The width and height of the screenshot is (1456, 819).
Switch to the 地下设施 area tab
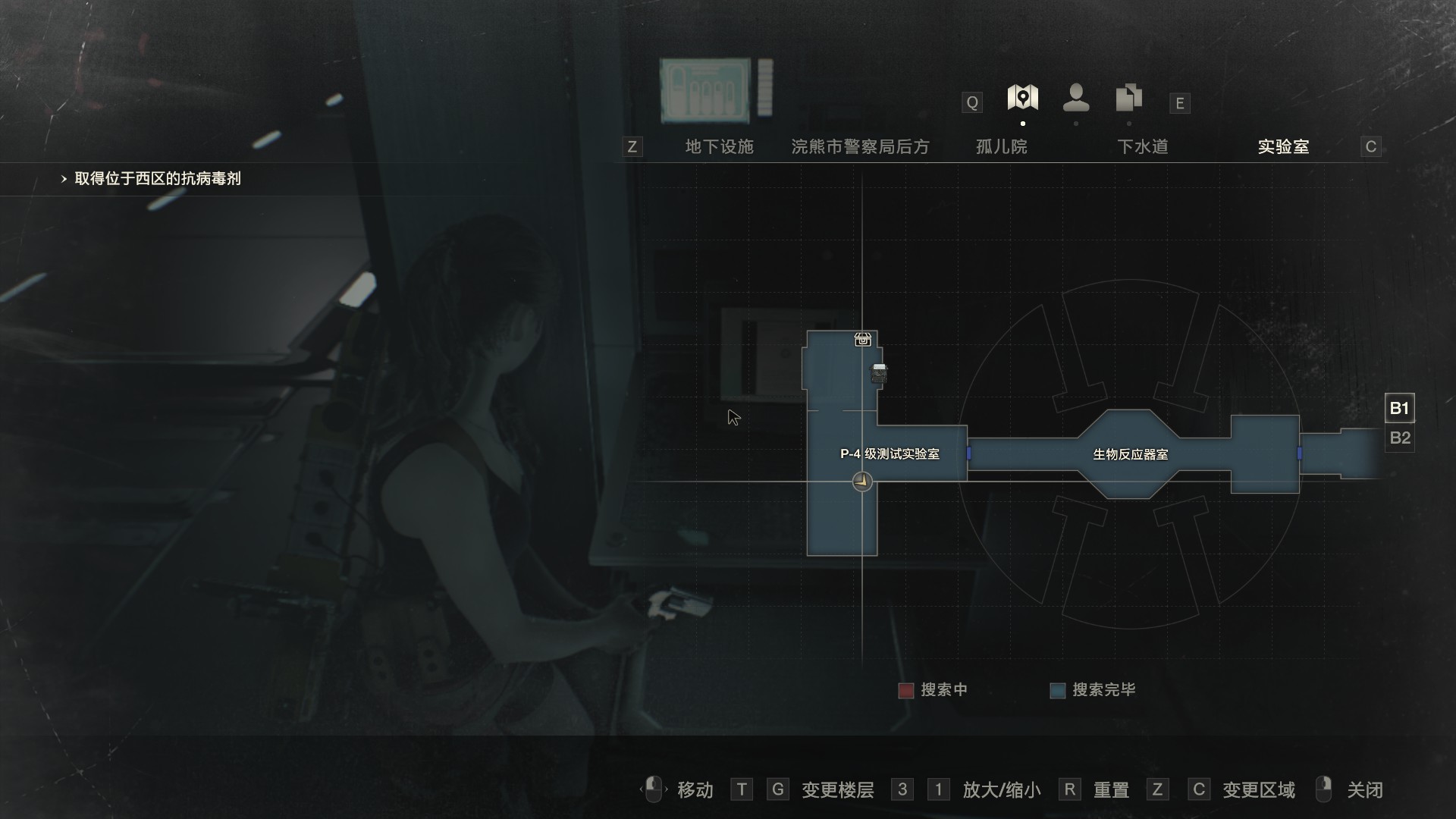pos(719,146)
